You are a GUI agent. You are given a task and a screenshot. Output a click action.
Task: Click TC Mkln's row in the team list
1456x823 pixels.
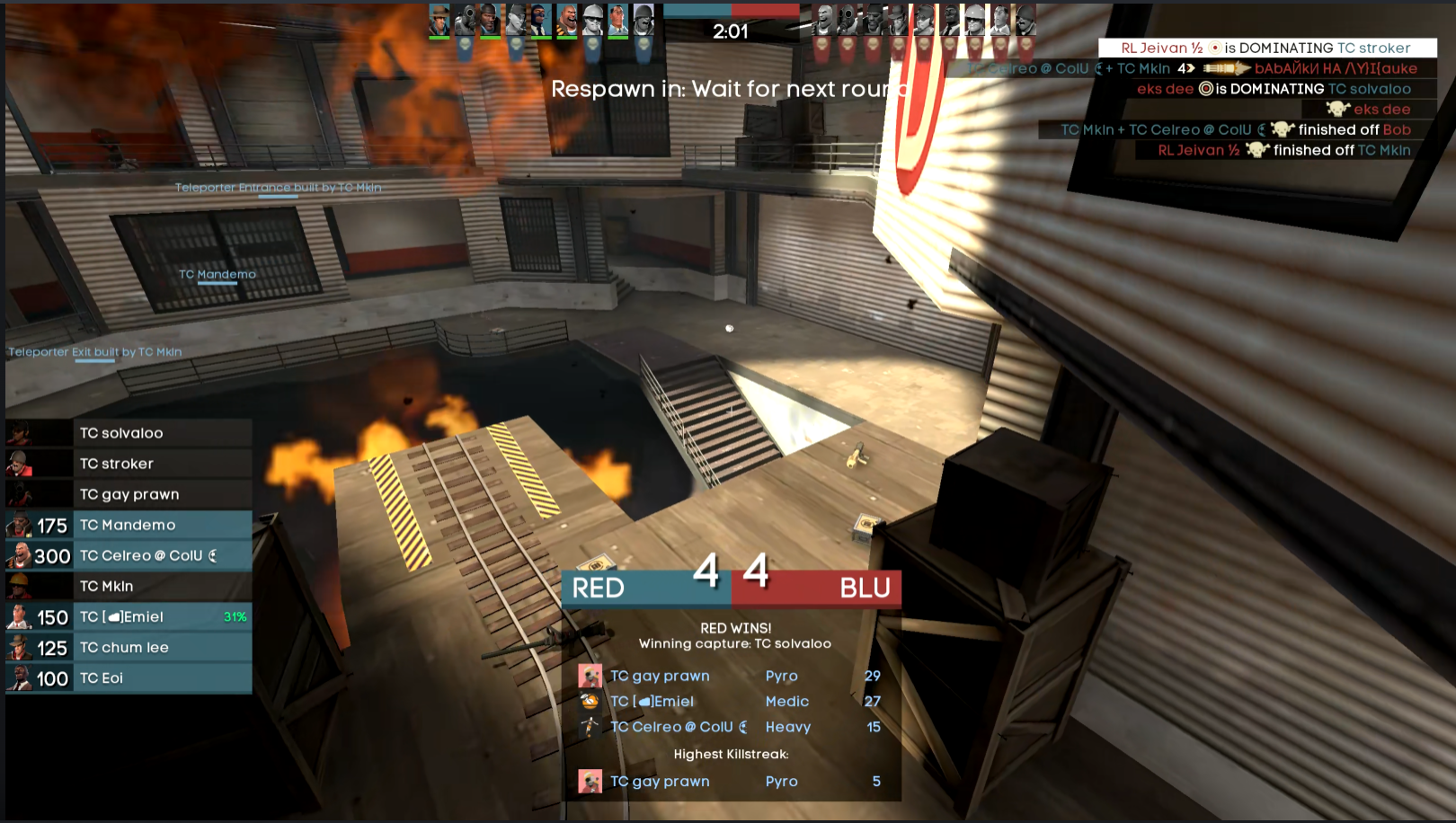click(129, 586)
